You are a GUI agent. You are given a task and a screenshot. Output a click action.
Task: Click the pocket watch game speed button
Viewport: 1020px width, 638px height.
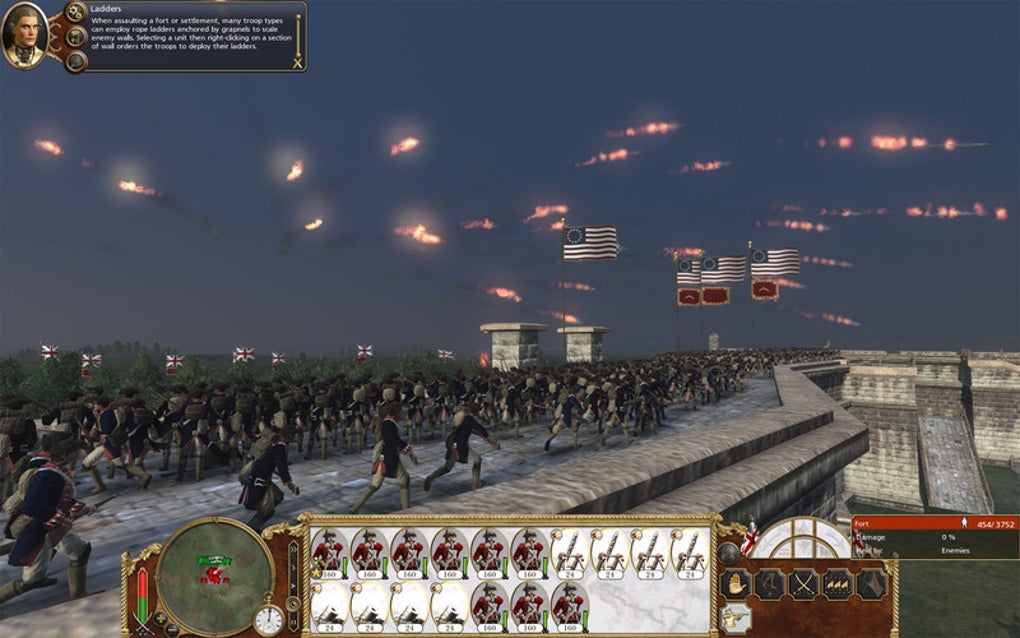click(x=268, y=619)
